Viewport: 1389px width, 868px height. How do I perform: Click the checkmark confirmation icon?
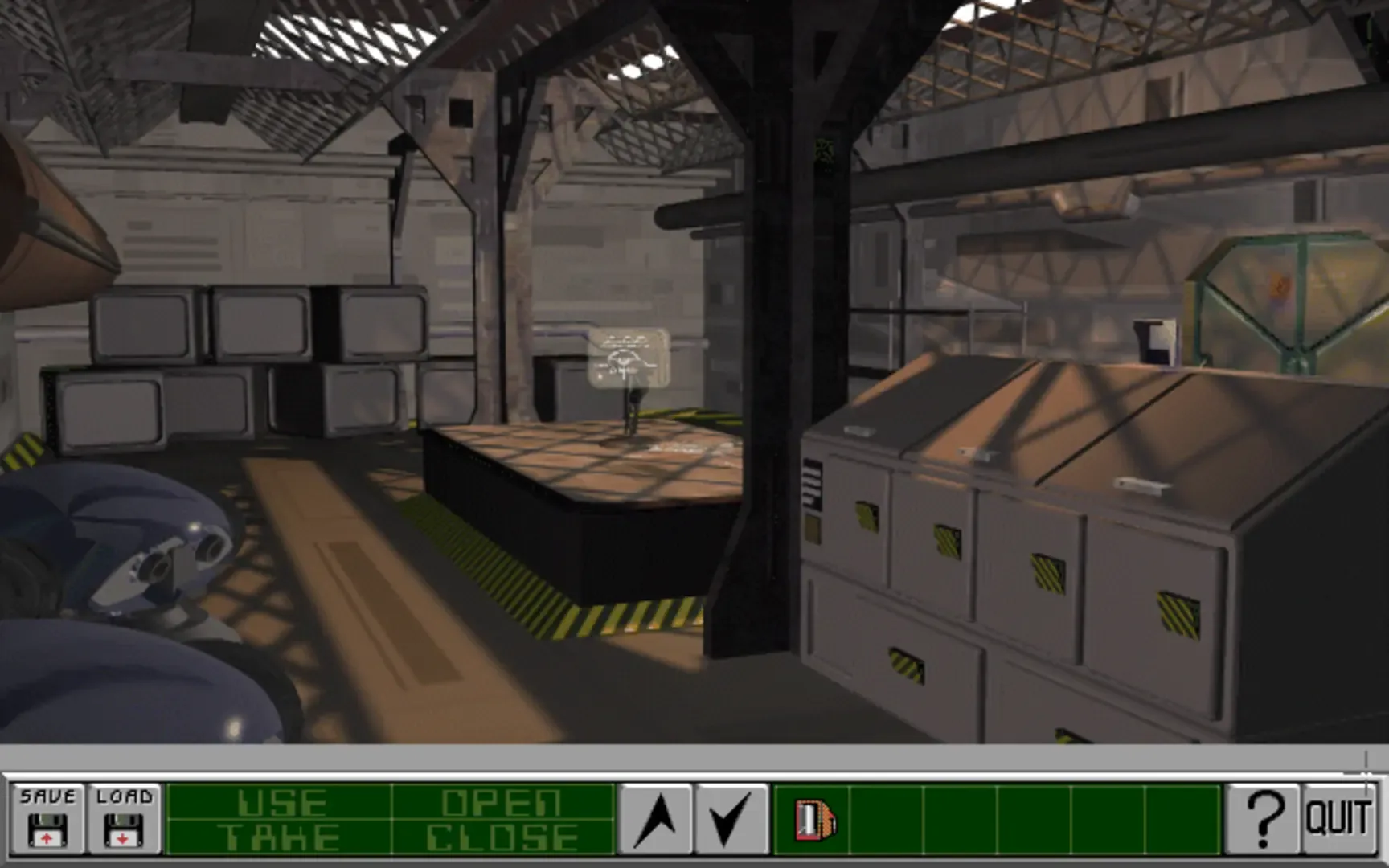(x=729, y=820)
